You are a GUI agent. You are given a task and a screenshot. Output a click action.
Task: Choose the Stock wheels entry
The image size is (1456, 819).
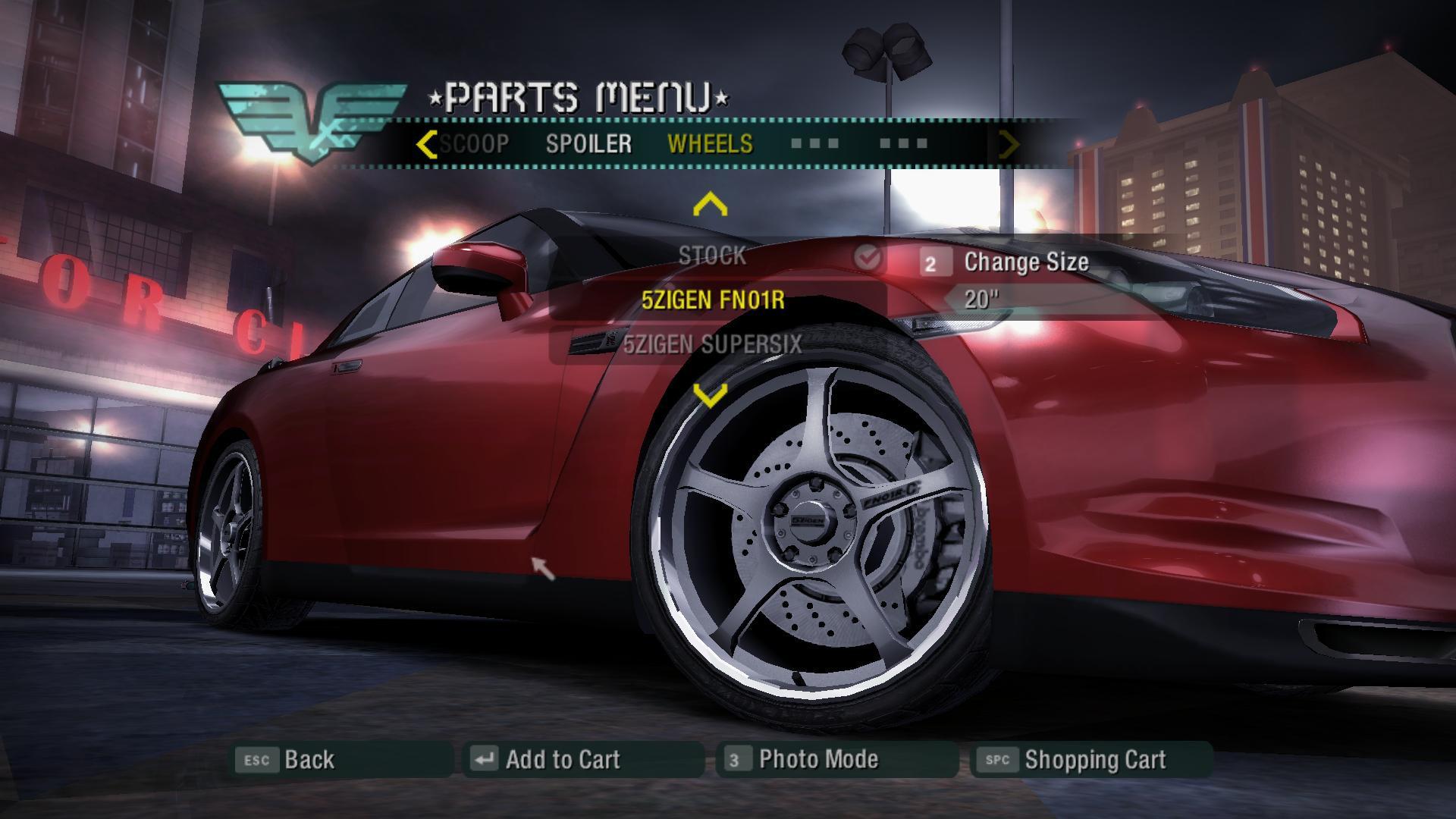(712, 257)
